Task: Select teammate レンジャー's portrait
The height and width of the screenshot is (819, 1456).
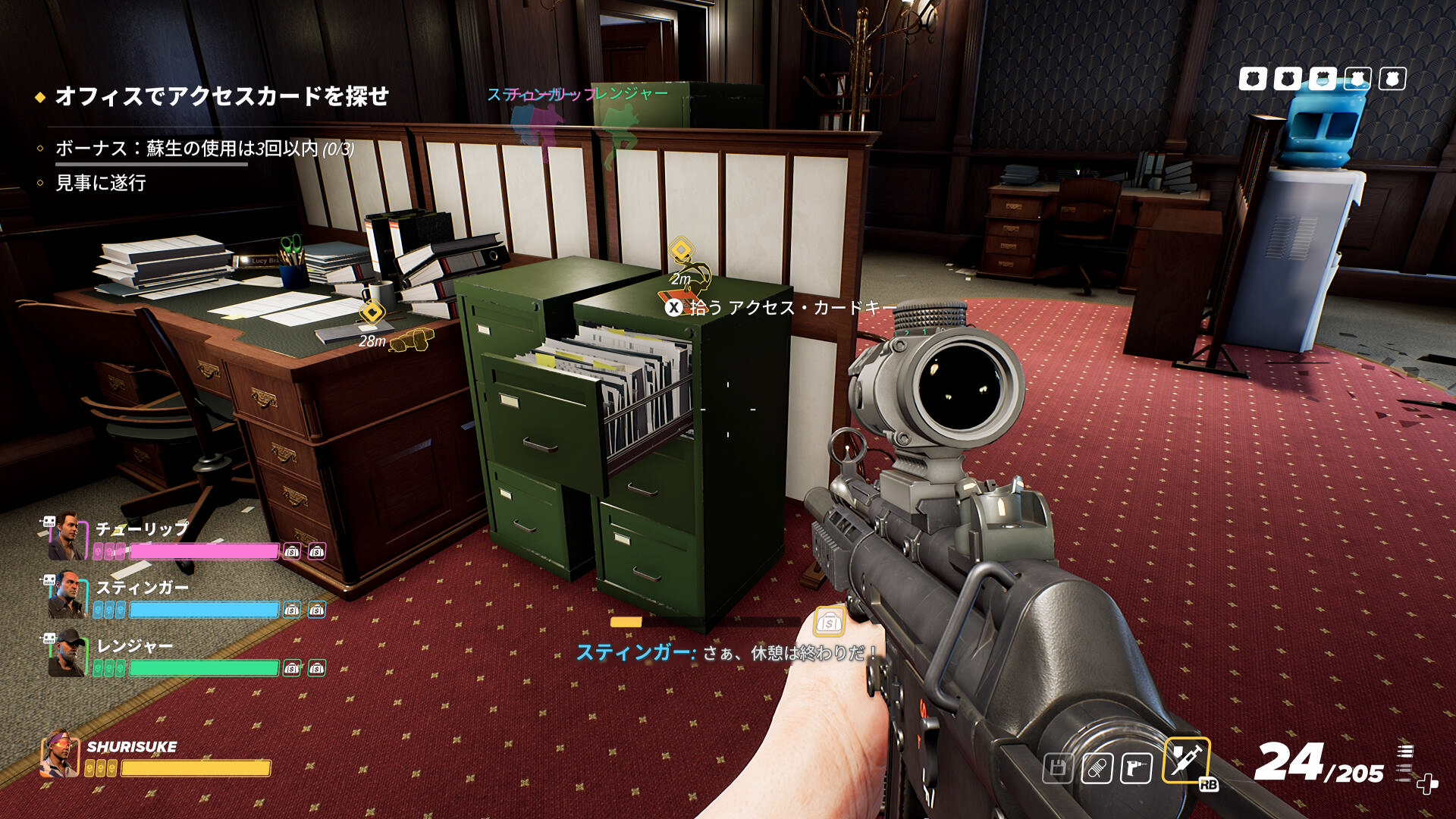Action: pyautogui.click(x=67, y=654)
